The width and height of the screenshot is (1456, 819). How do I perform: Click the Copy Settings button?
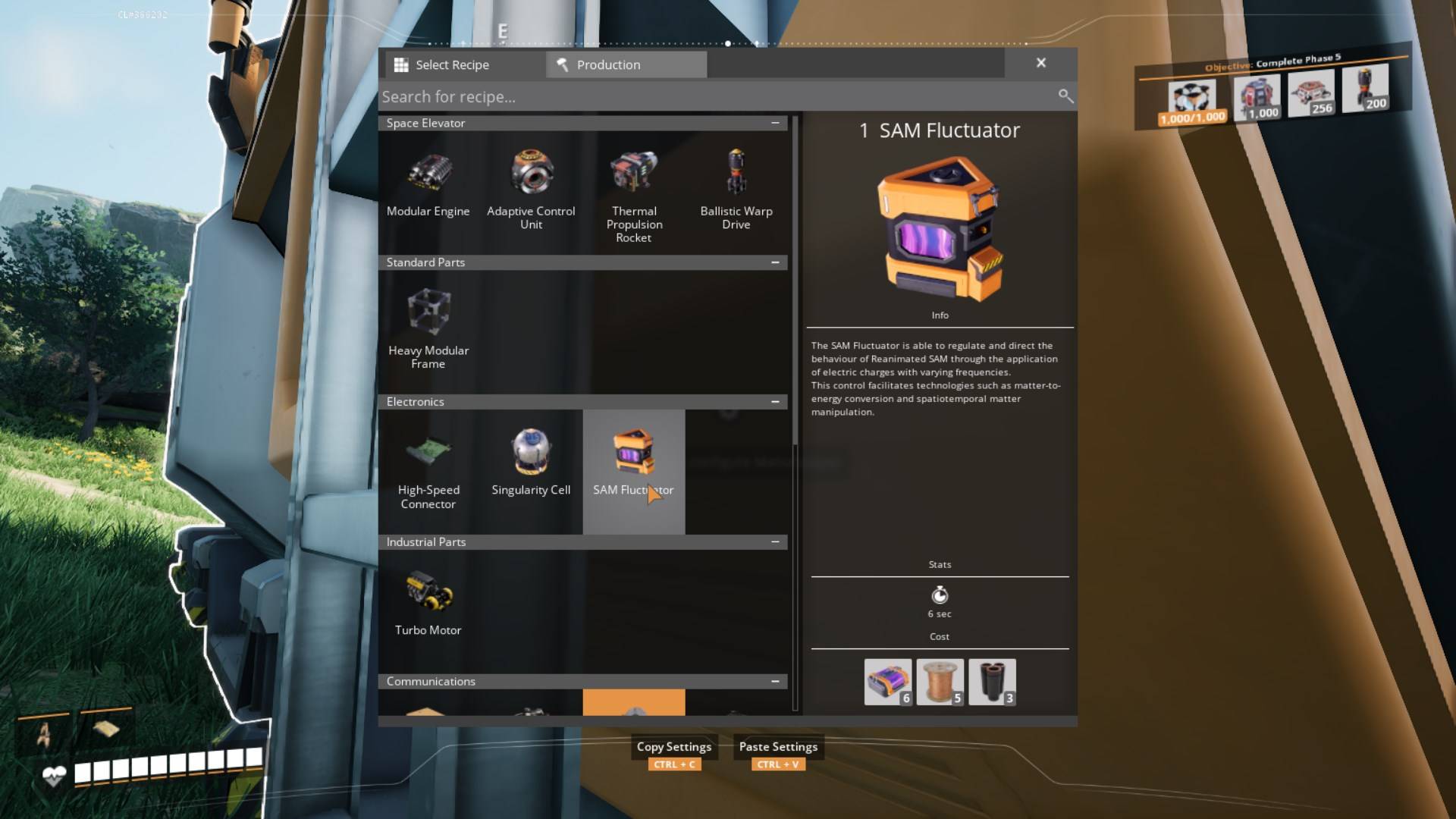coord(673,747)
